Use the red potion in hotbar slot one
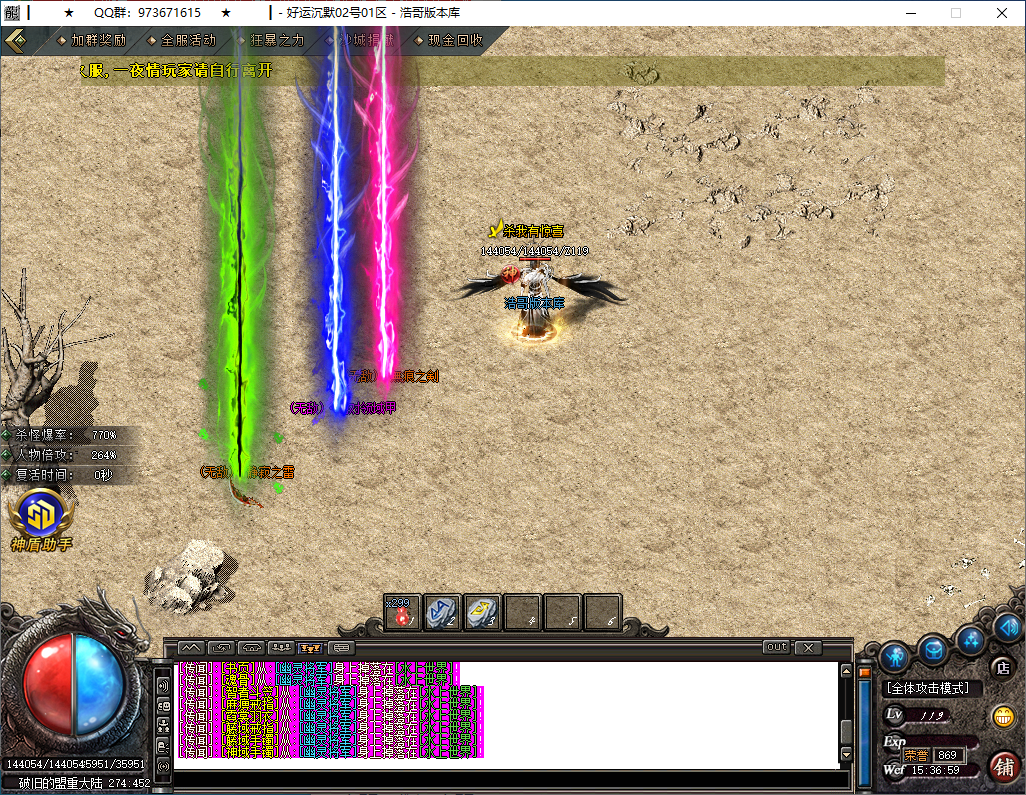Screen dimensions: 1026x795 point(403,613)
